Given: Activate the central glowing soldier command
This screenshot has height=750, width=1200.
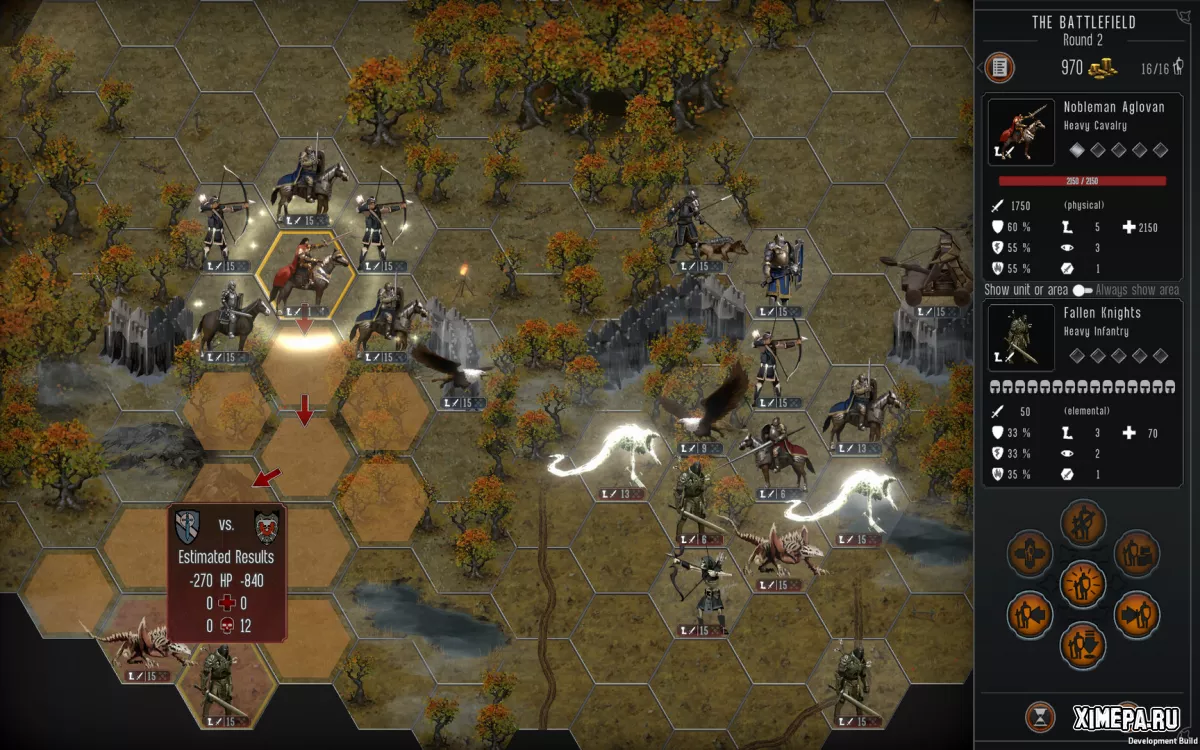Looking at the screenshot, I should [x=1081, y=581].
